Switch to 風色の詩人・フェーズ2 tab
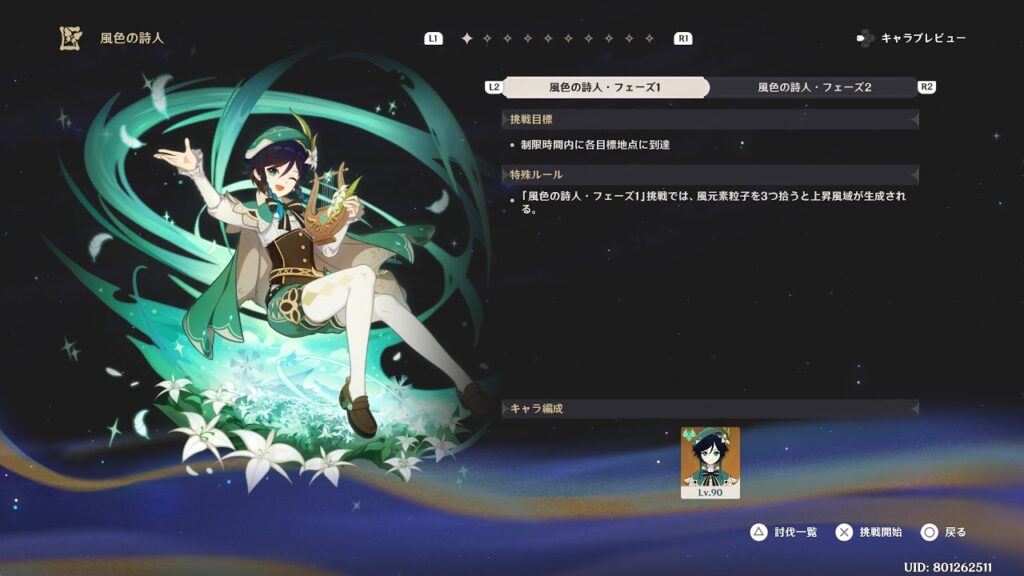This screenshot has height=576, width=1024. coord(814,87)
